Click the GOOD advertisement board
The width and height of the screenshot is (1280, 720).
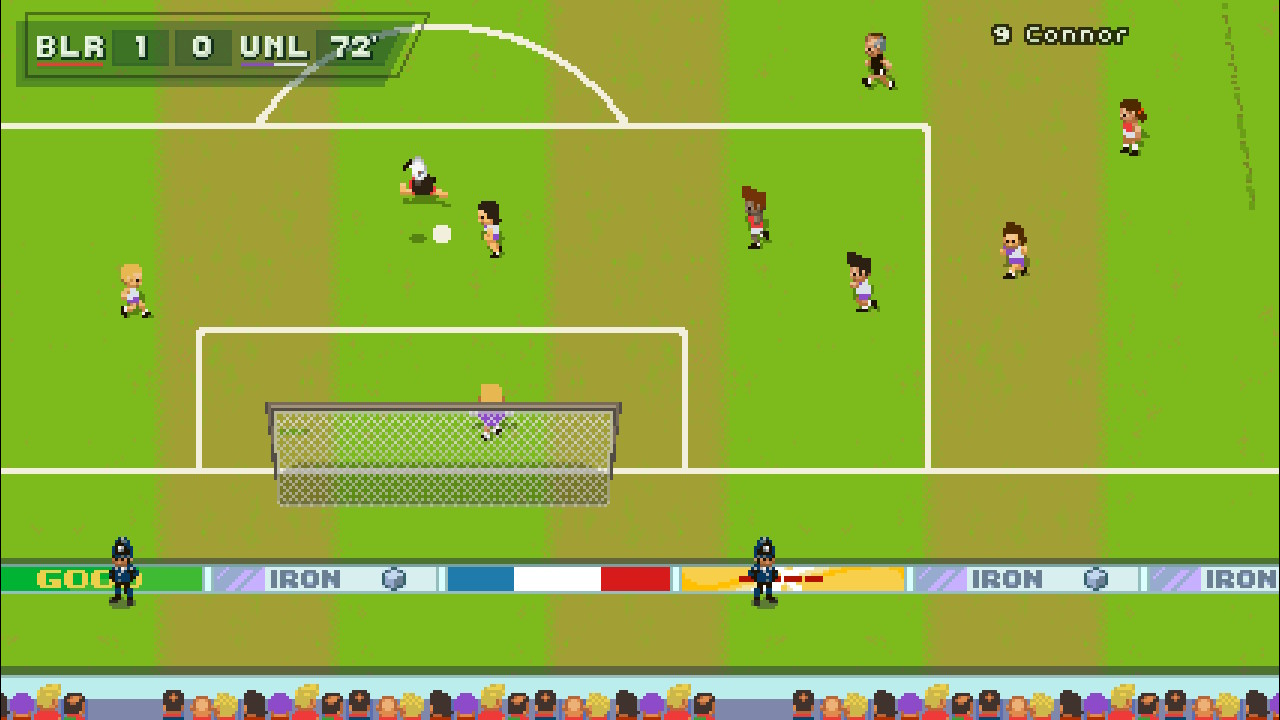tap(70, 578)
